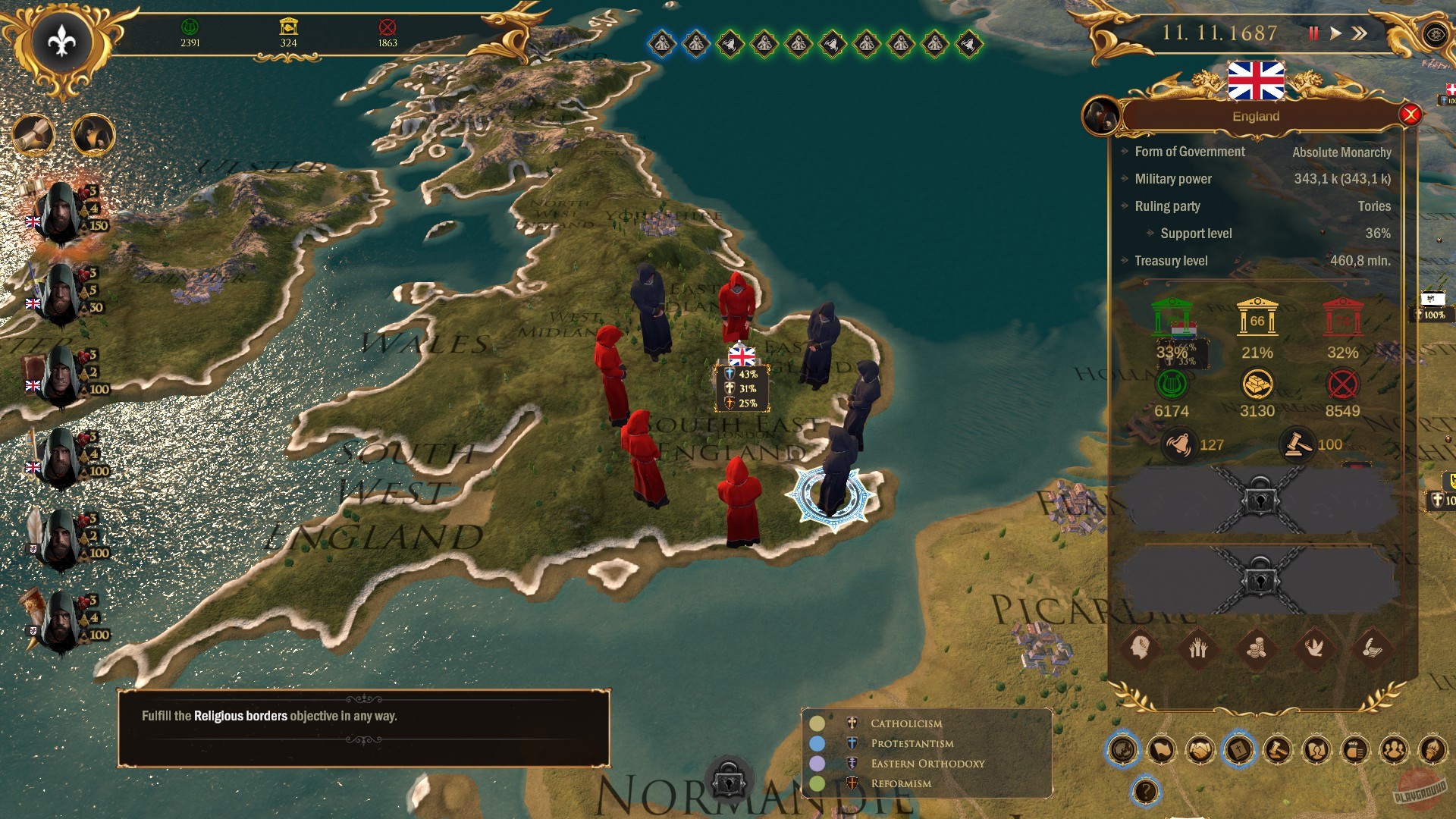Viewport: 1456px width, 819px height.
Task: Pause the game clock
Action: 1313,33
